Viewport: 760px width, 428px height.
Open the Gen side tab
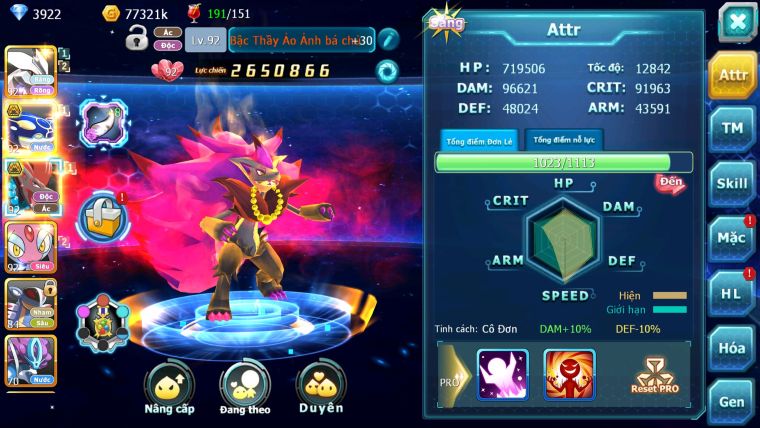732,400
